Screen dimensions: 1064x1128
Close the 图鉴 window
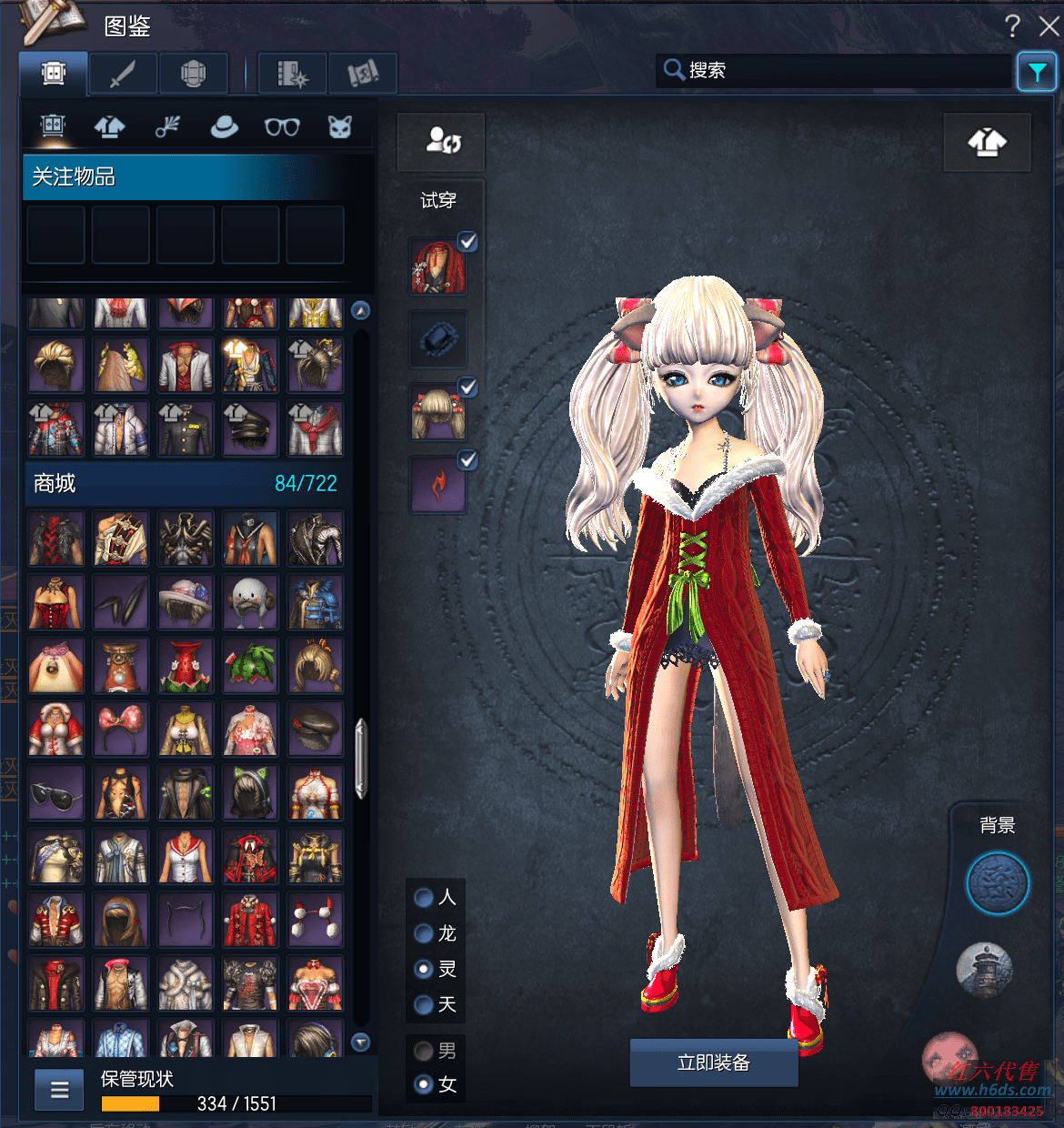pyautogui.click(x=1049, y=26)
